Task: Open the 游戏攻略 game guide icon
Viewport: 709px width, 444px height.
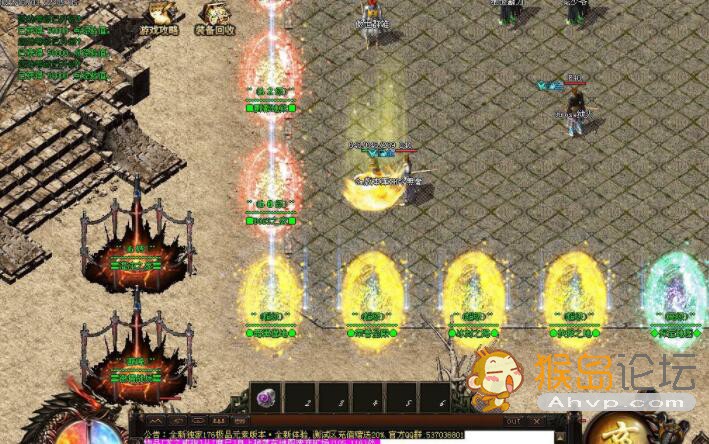Action: (160, 17)
